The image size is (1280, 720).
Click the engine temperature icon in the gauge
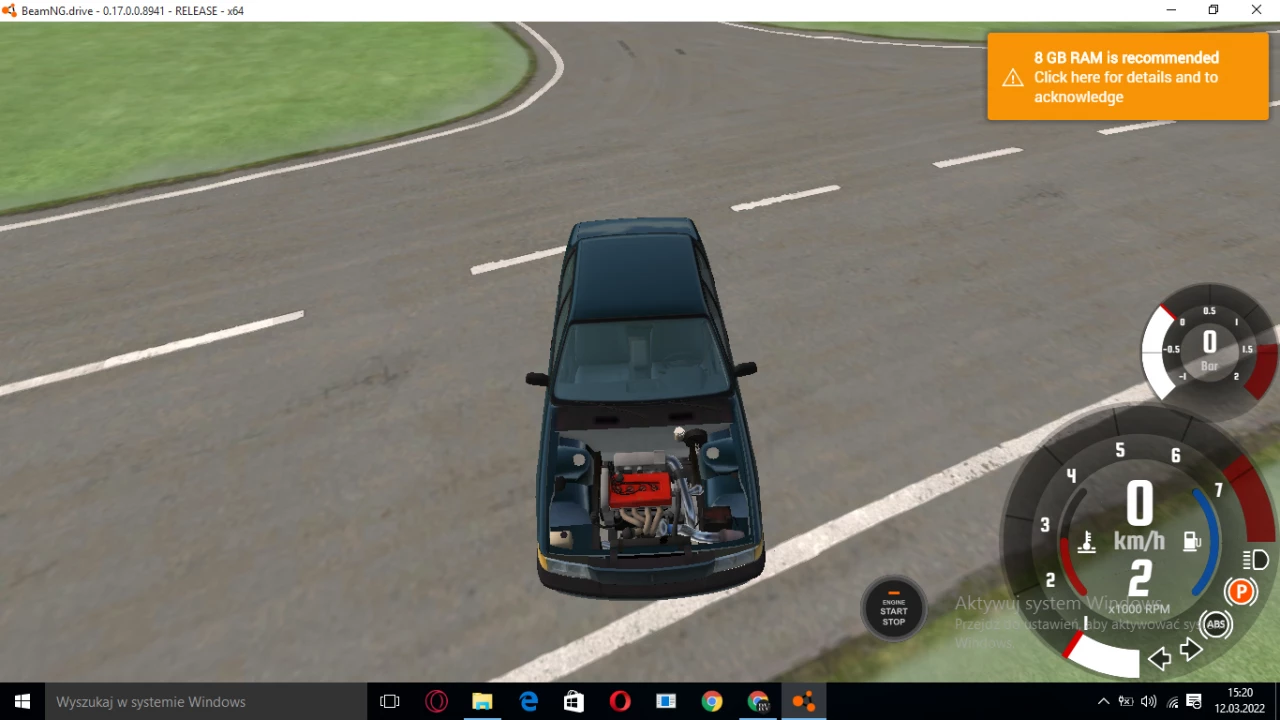1087,543
